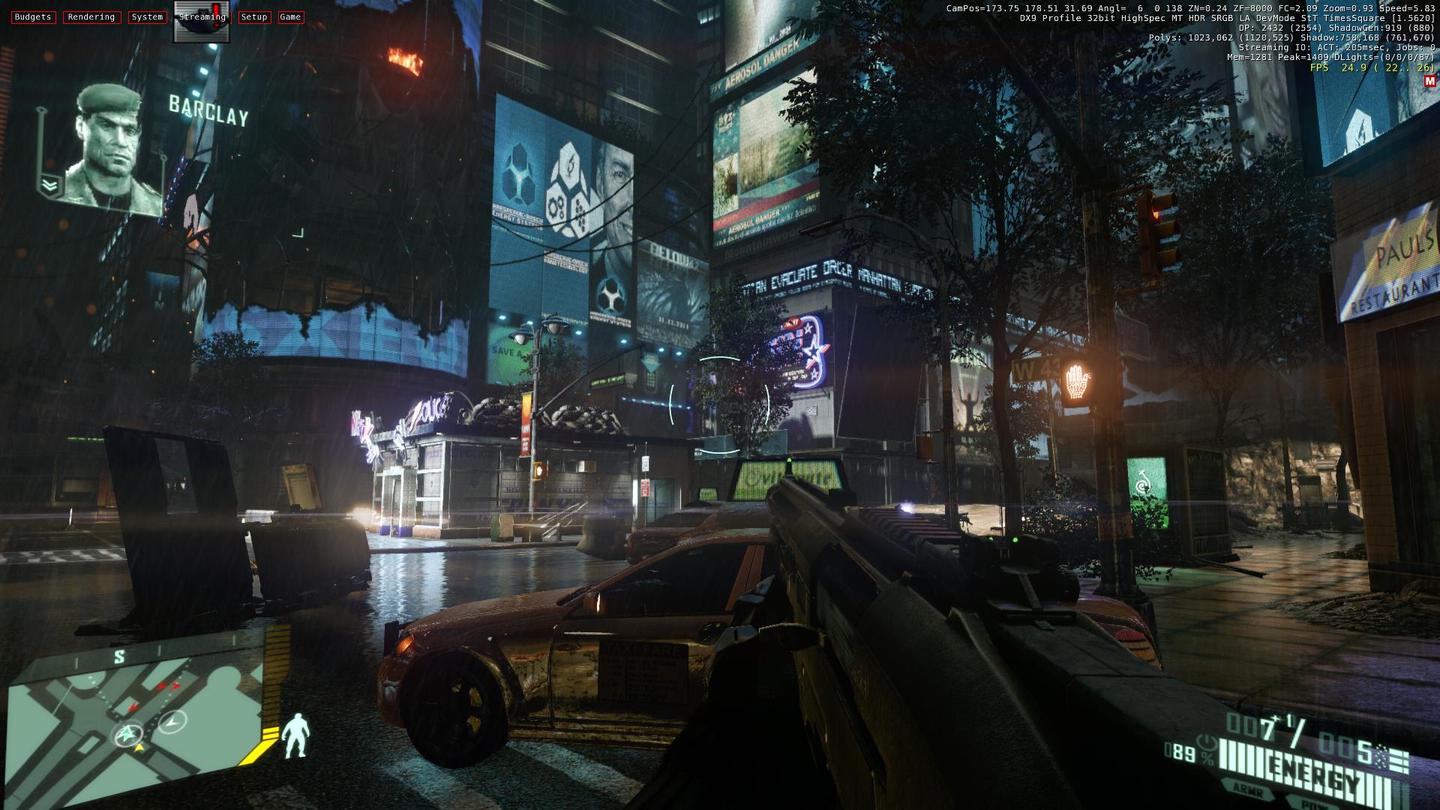This screenshot has width=1440, height=810.
Task: Click the red M indicator
Action: (1429, 82)
